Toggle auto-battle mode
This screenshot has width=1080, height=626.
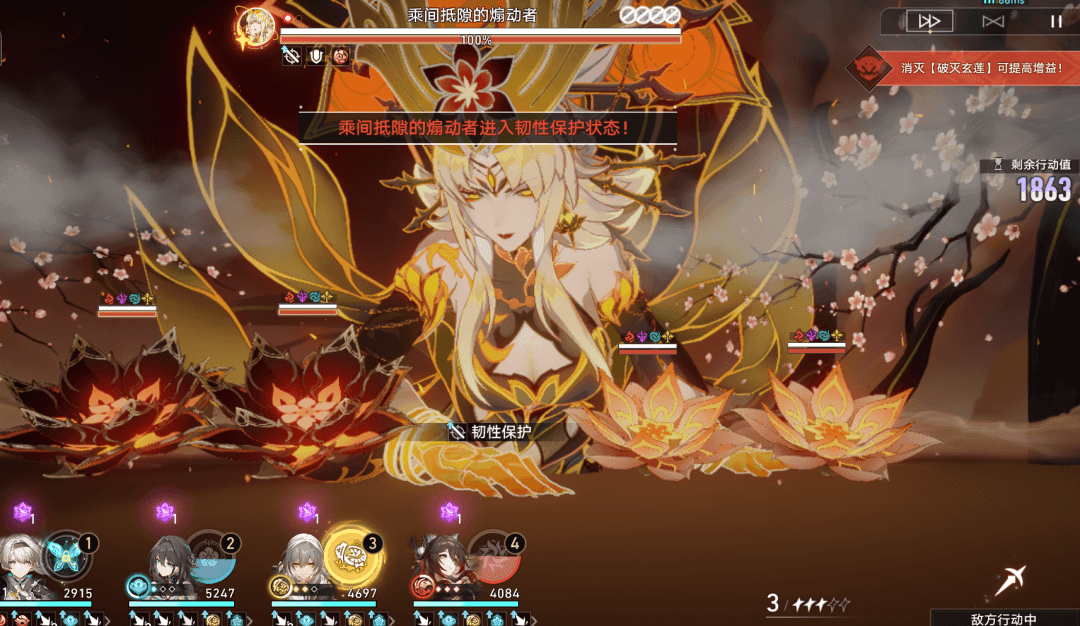993,21
